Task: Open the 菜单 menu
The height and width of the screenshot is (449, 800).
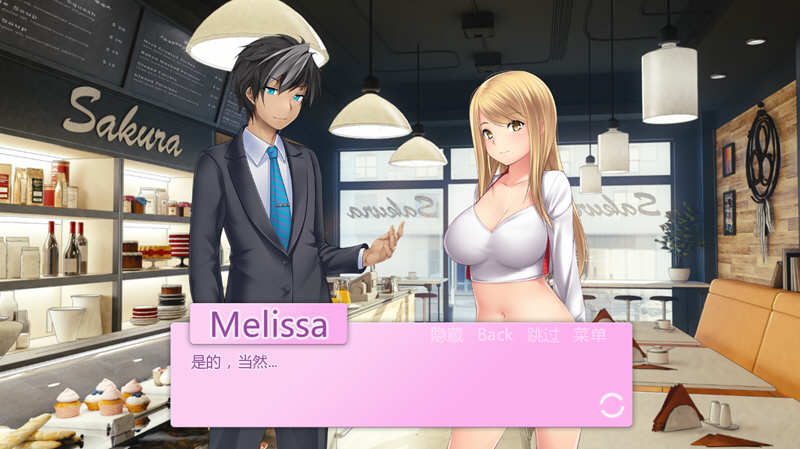Action: (590, 335)
